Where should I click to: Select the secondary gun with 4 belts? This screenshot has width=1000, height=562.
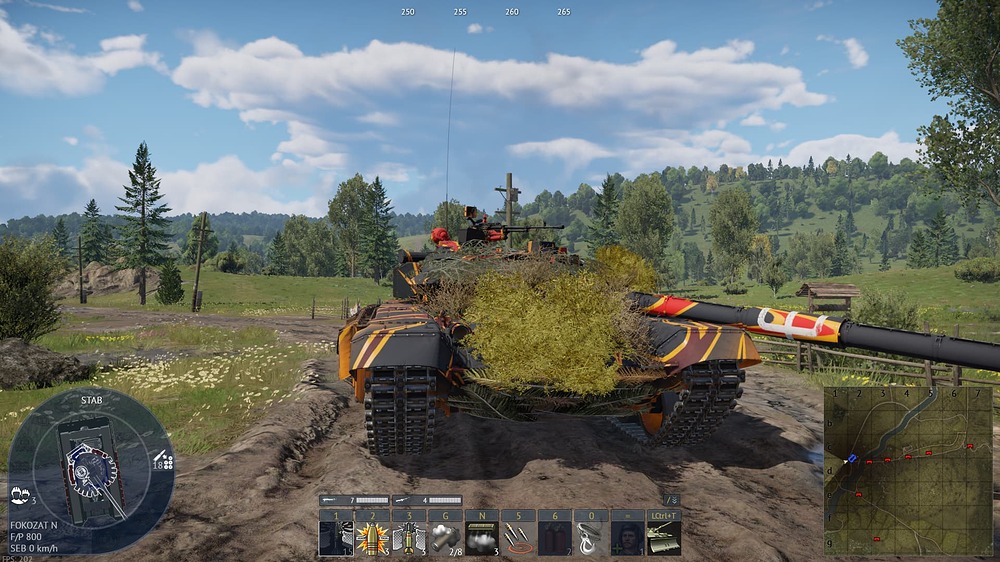tap(427, 500)
